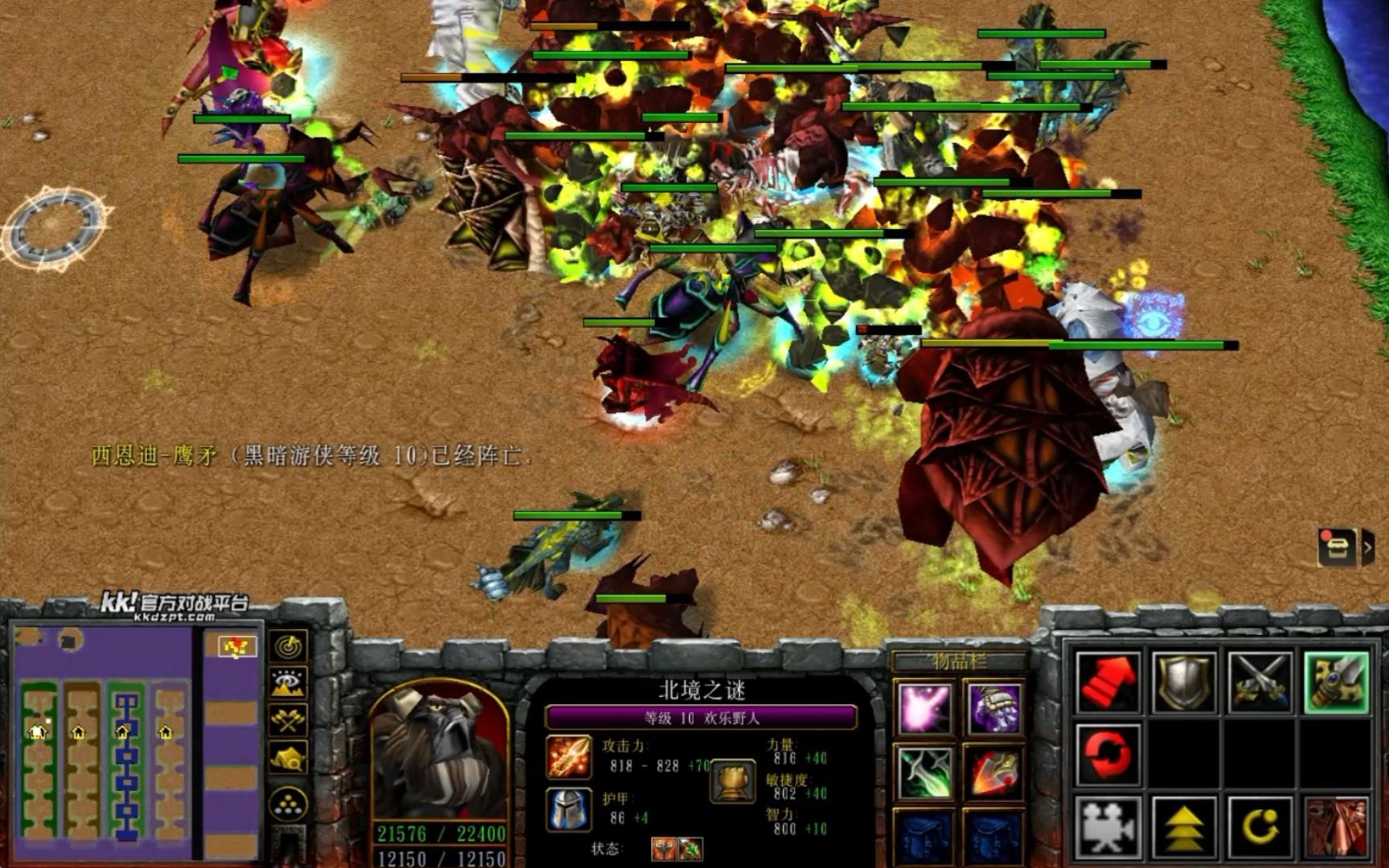This screenshot has height=868, width=1389.
Task: Select the red arrowhead inventory item
Action: pyautogui.click(x=994, y=772)
